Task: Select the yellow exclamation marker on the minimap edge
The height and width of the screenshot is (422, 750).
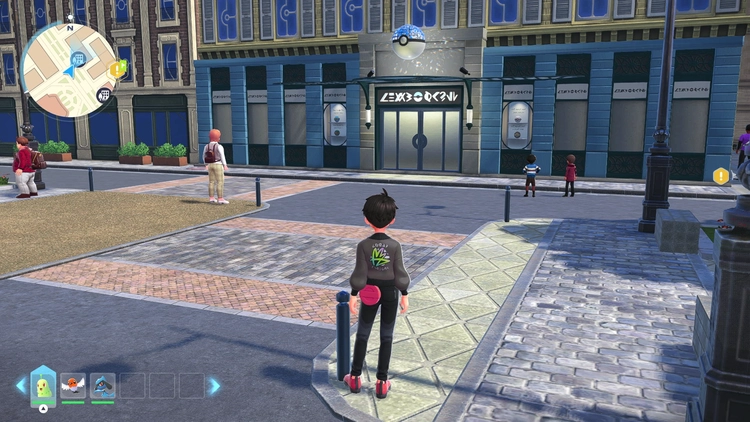Action: coord(119,69)
